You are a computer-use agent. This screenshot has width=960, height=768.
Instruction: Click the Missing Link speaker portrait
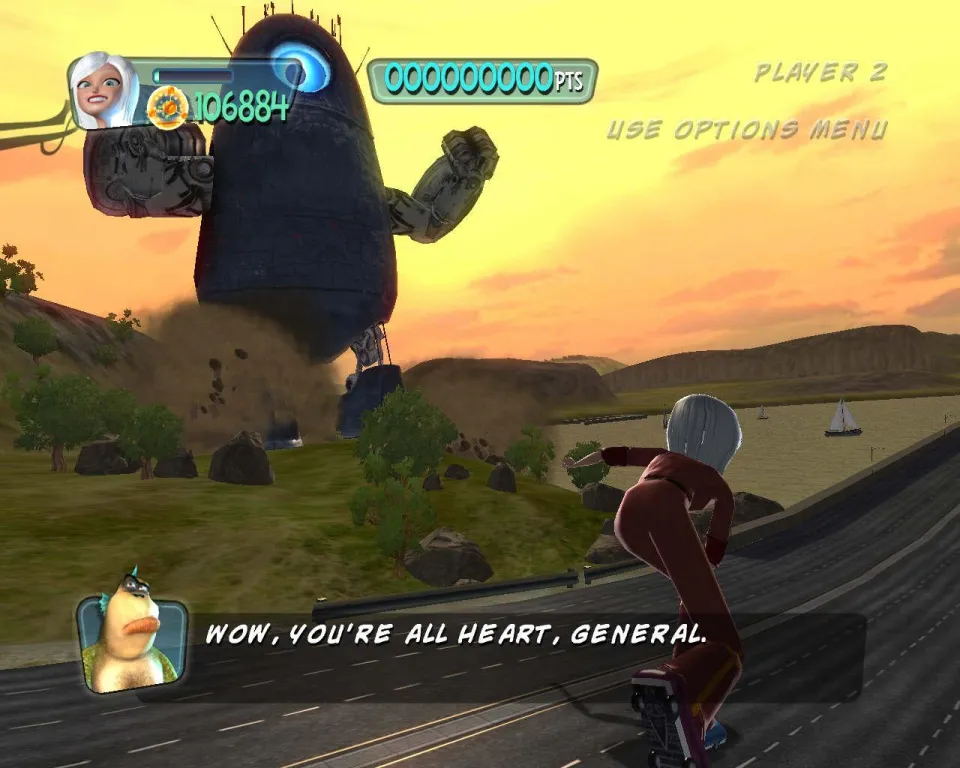point(131,633)
